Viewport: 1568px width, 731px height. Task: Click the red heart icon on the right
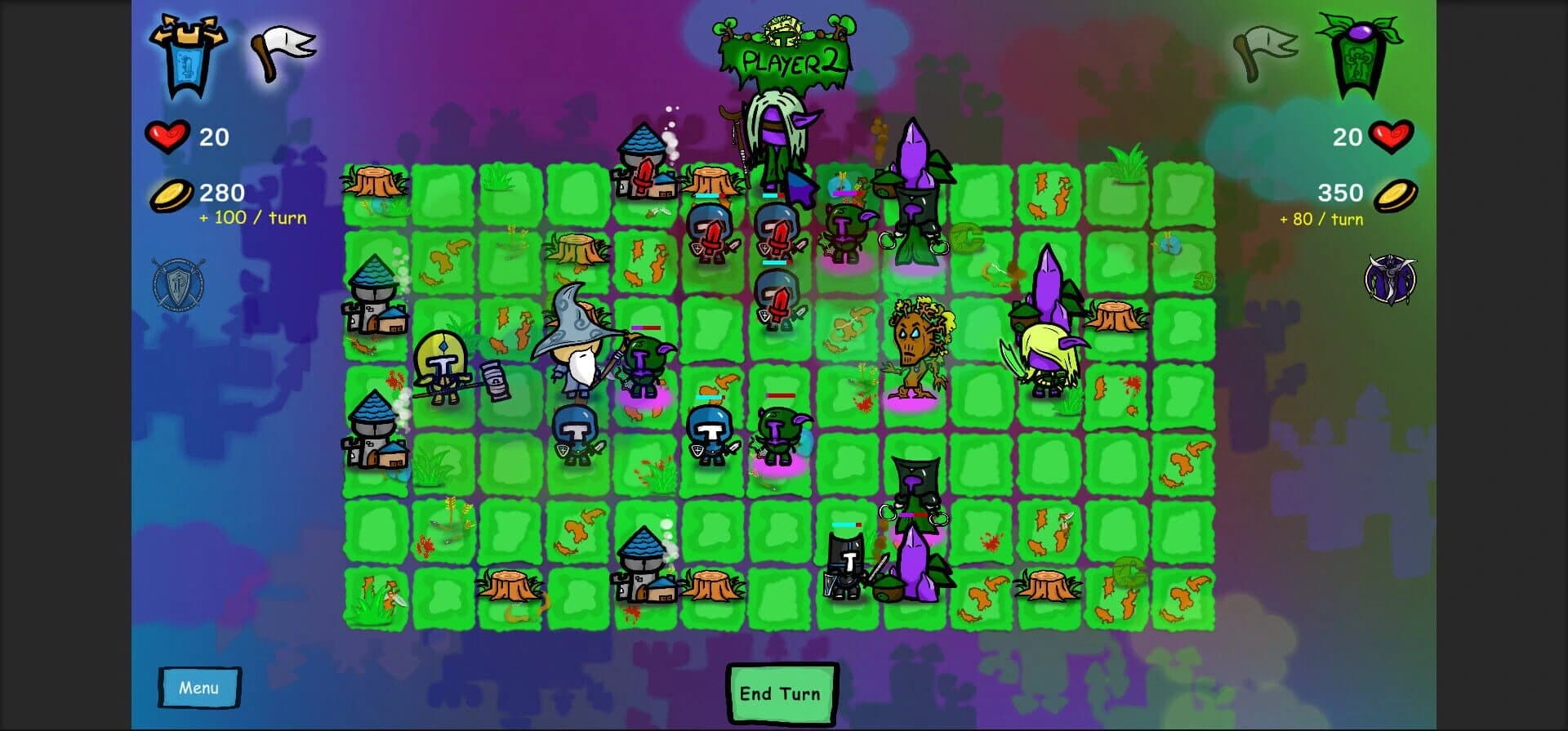pyautogui.click(x=1392, y=137)
